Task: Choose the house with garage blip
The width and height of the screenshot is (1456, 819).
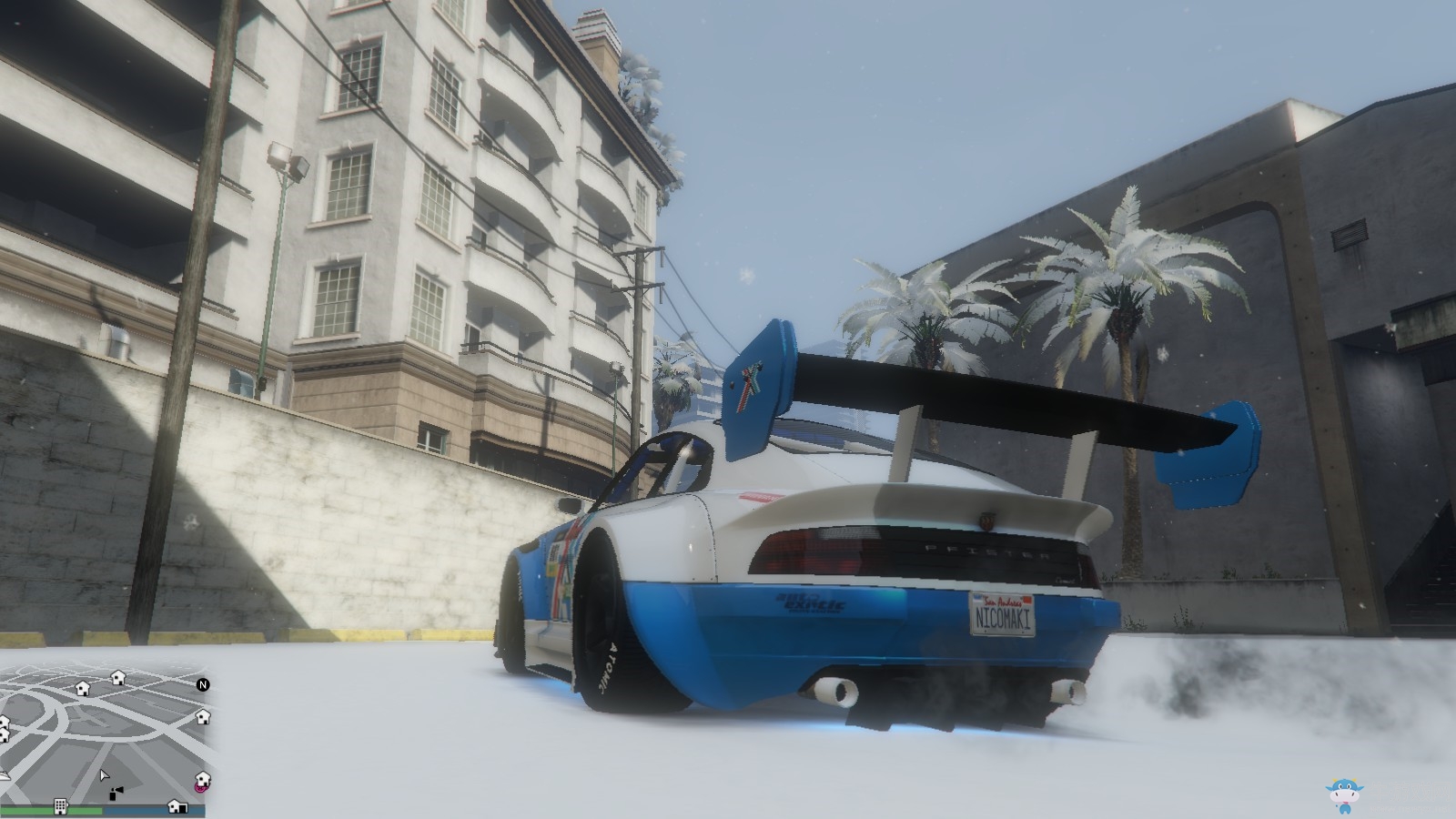Action: click(177, 806)
